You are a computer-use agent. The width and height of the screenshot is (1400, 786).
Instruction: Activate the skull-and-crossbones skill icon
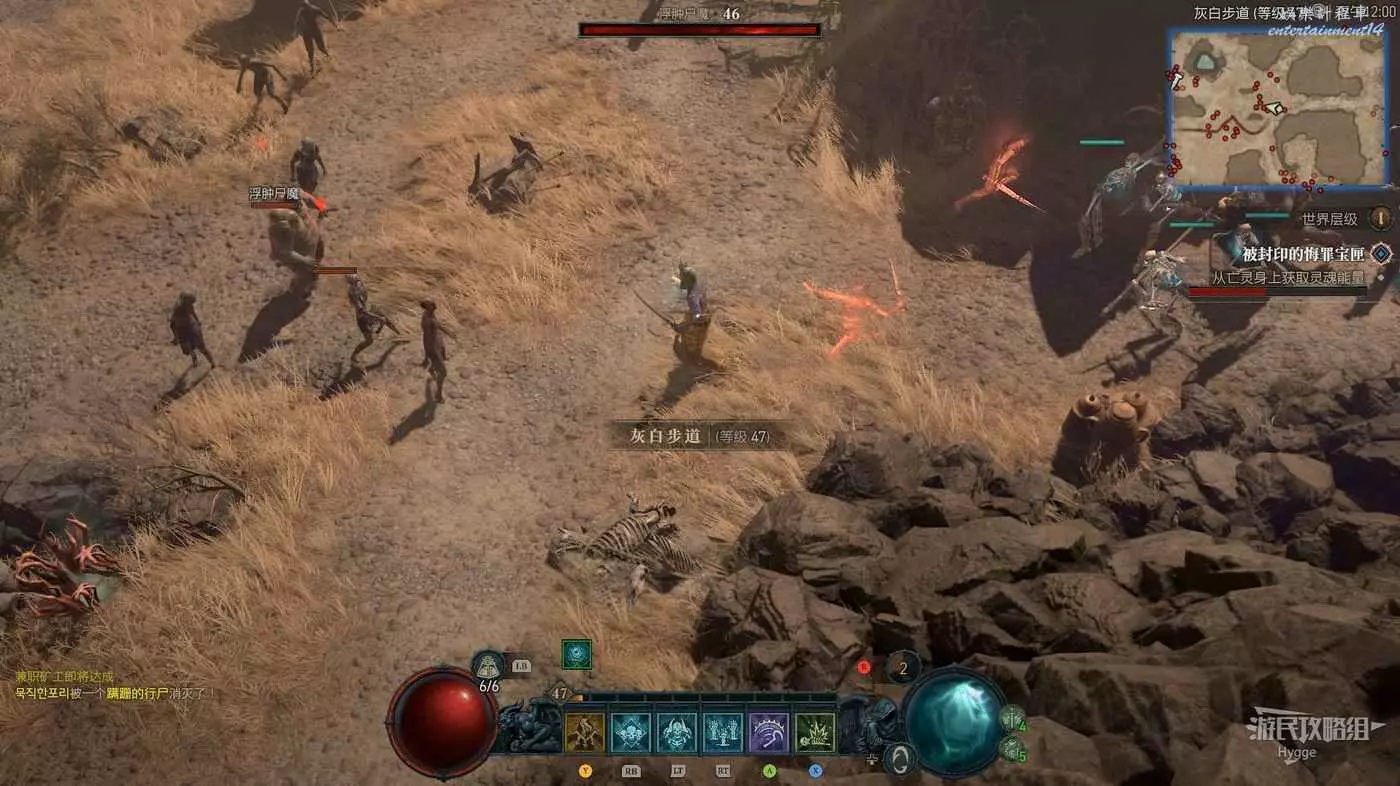tap(631, 733)
